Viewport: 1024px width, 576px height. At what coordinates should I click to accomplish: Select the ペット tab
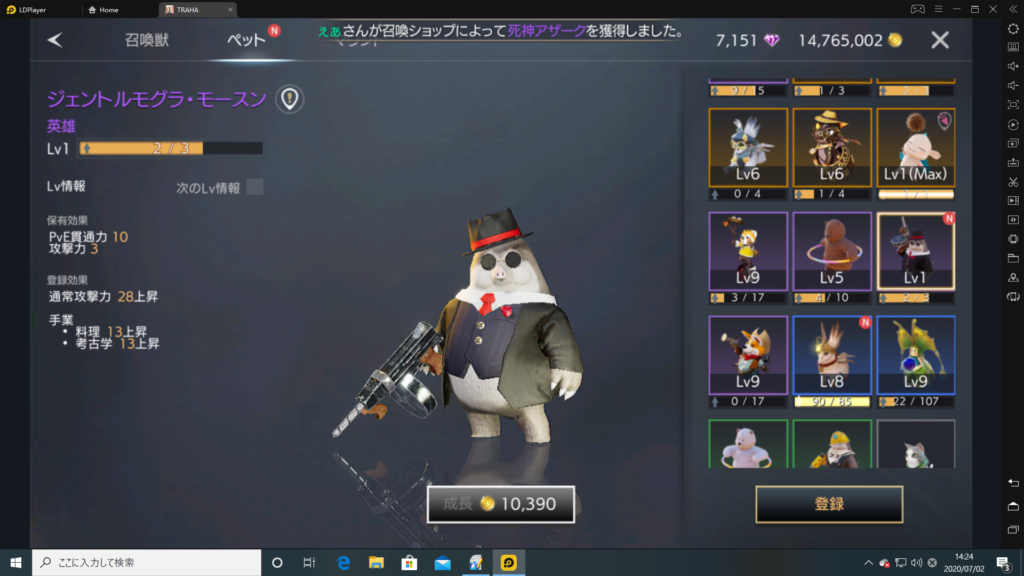click(x=245, y=40)
